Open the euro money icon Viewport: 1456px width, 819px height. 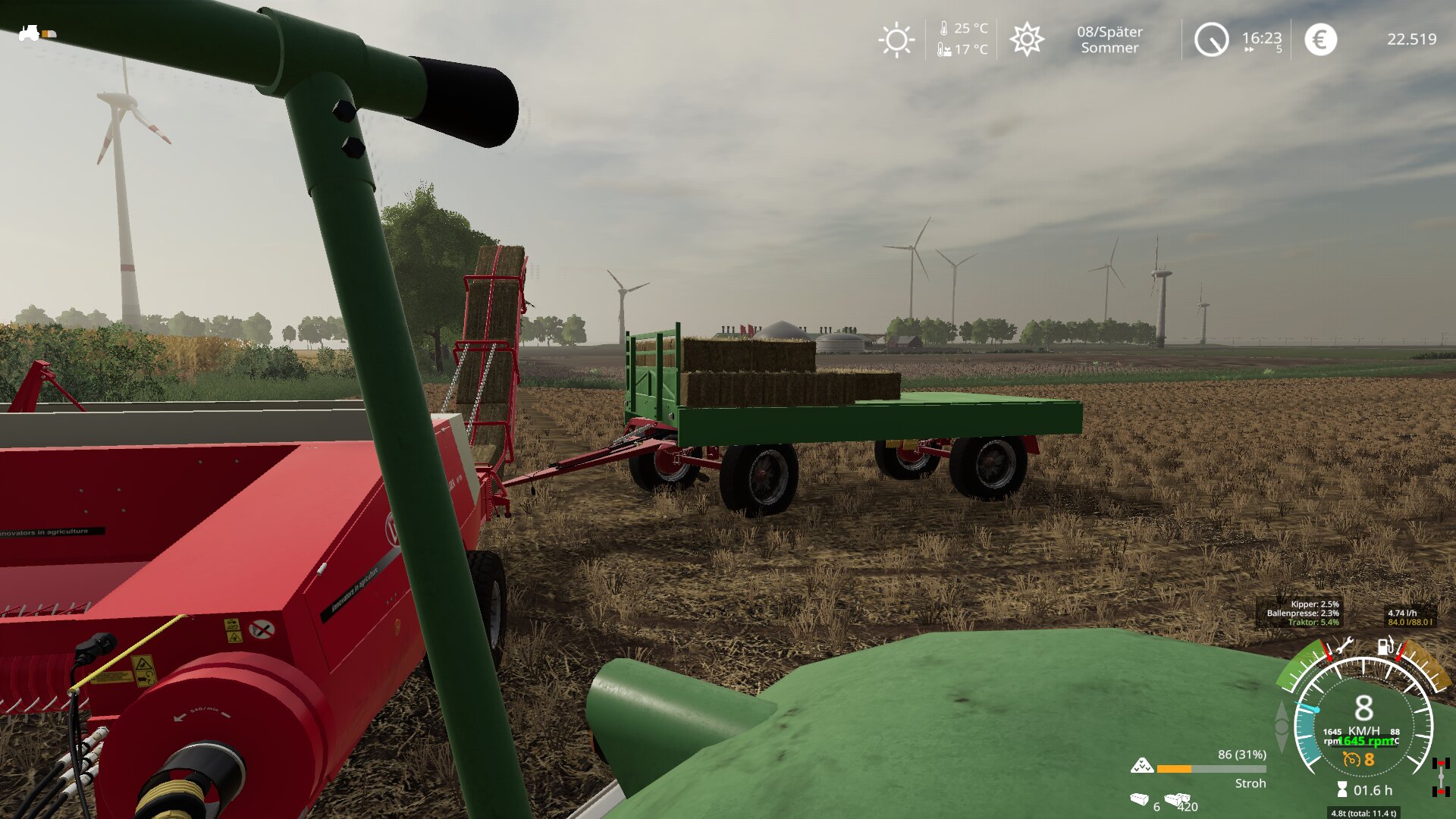[1320, 39]
